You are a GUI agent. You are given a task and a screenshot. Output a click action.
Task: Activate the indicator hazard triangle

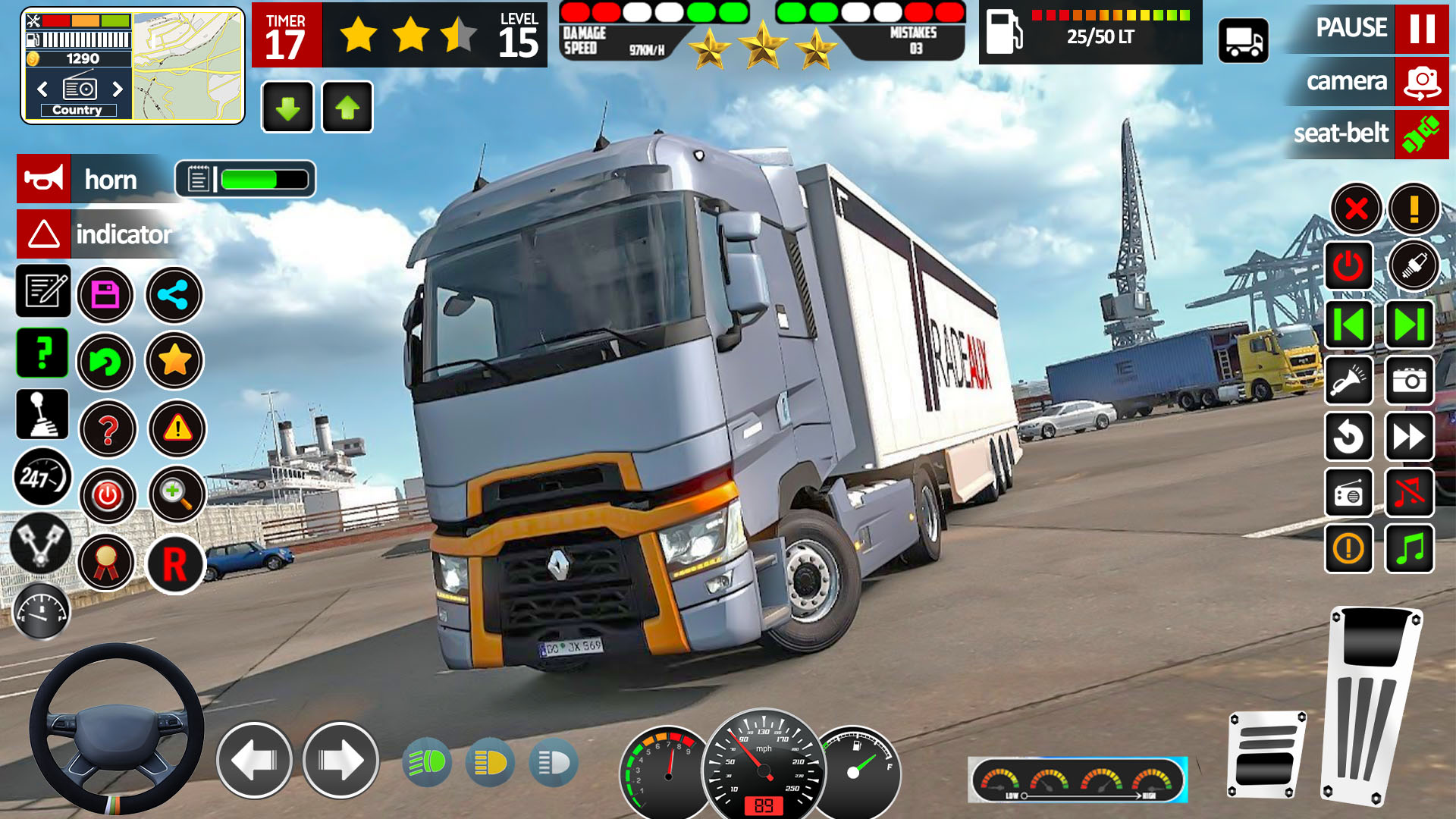pyautogui.click(x=44, y=234)
